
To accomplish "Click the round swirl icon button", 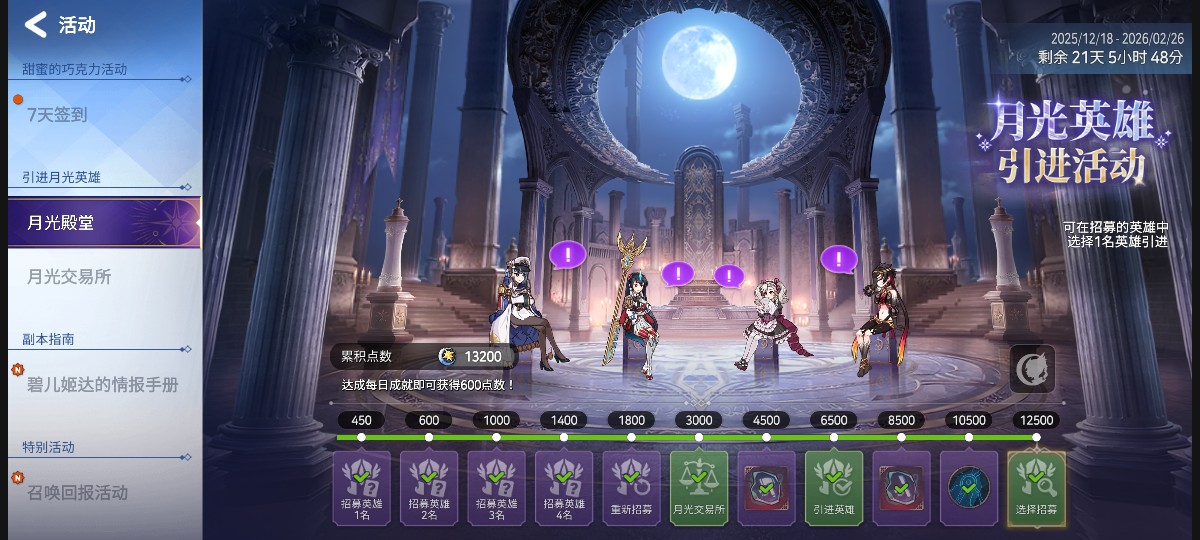I will pyautogui.click(x=1031, y=368).
